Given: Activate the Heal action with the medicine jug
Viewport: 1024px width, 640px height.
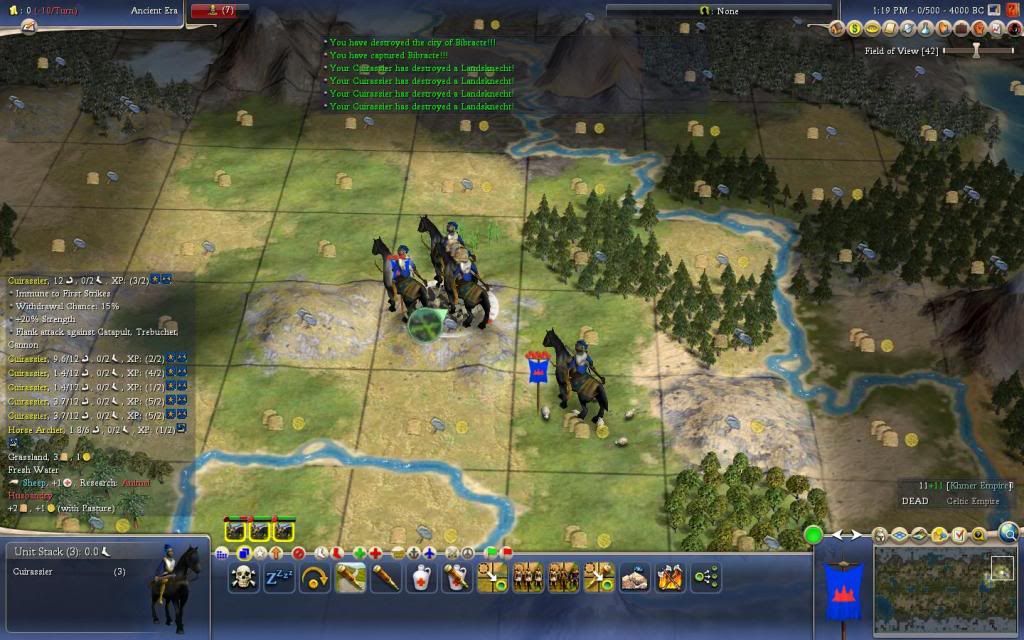Looking at the screenshot, I should (x=421, y=577).
